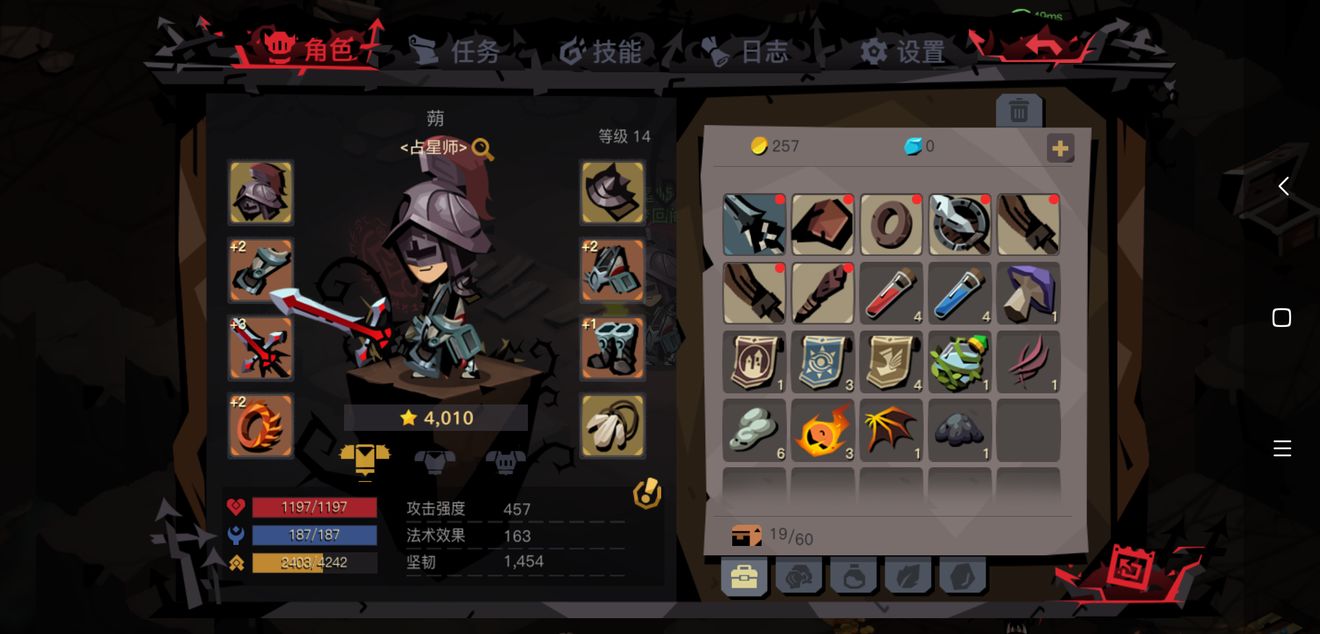Open the 设置 settings tab
Image resolution: width=1320 pixels, height=634 pixels.
pos(903,51)
